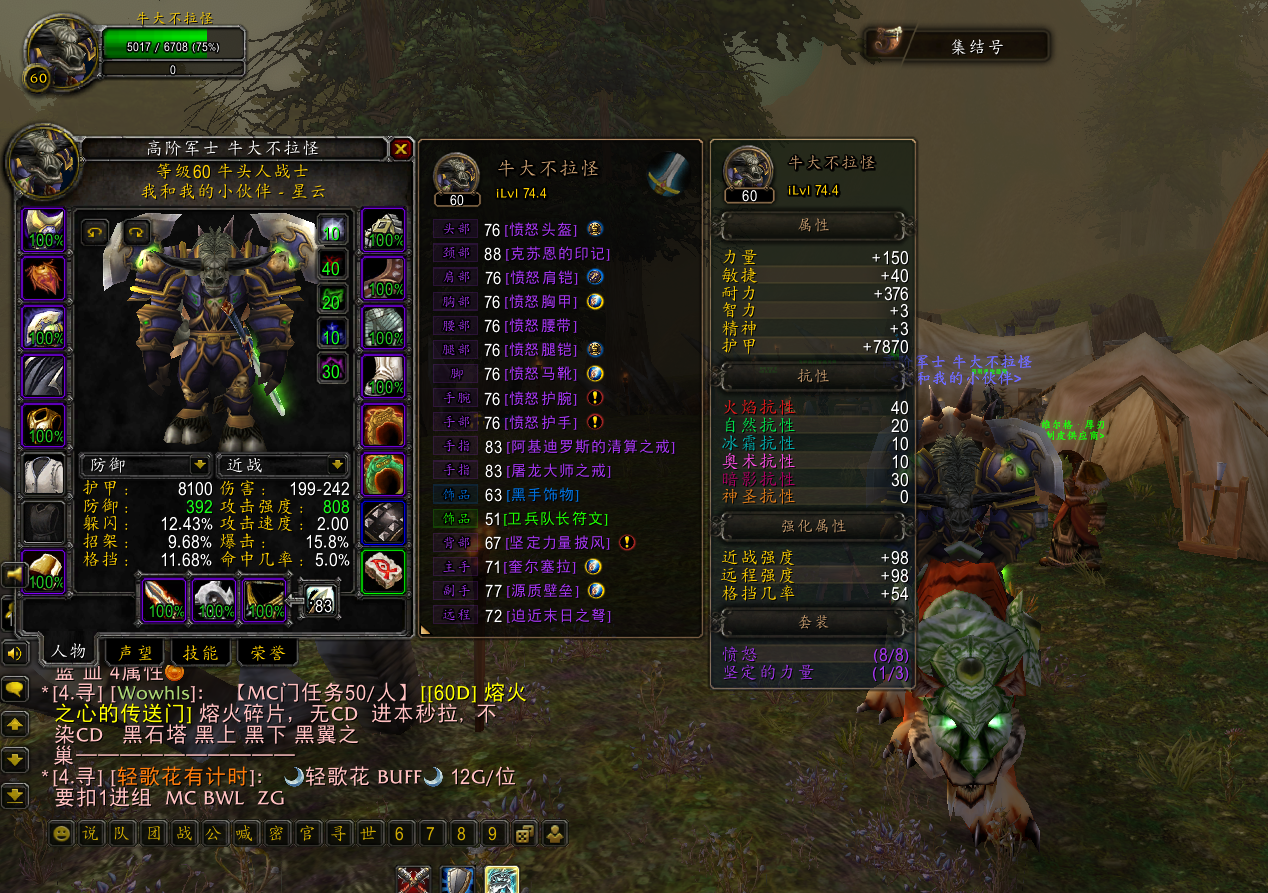This screenshot has width=1268, height=893.
Task: Click the [轻歌花有计时] player name in chat
Action: [x=188, y=777]
